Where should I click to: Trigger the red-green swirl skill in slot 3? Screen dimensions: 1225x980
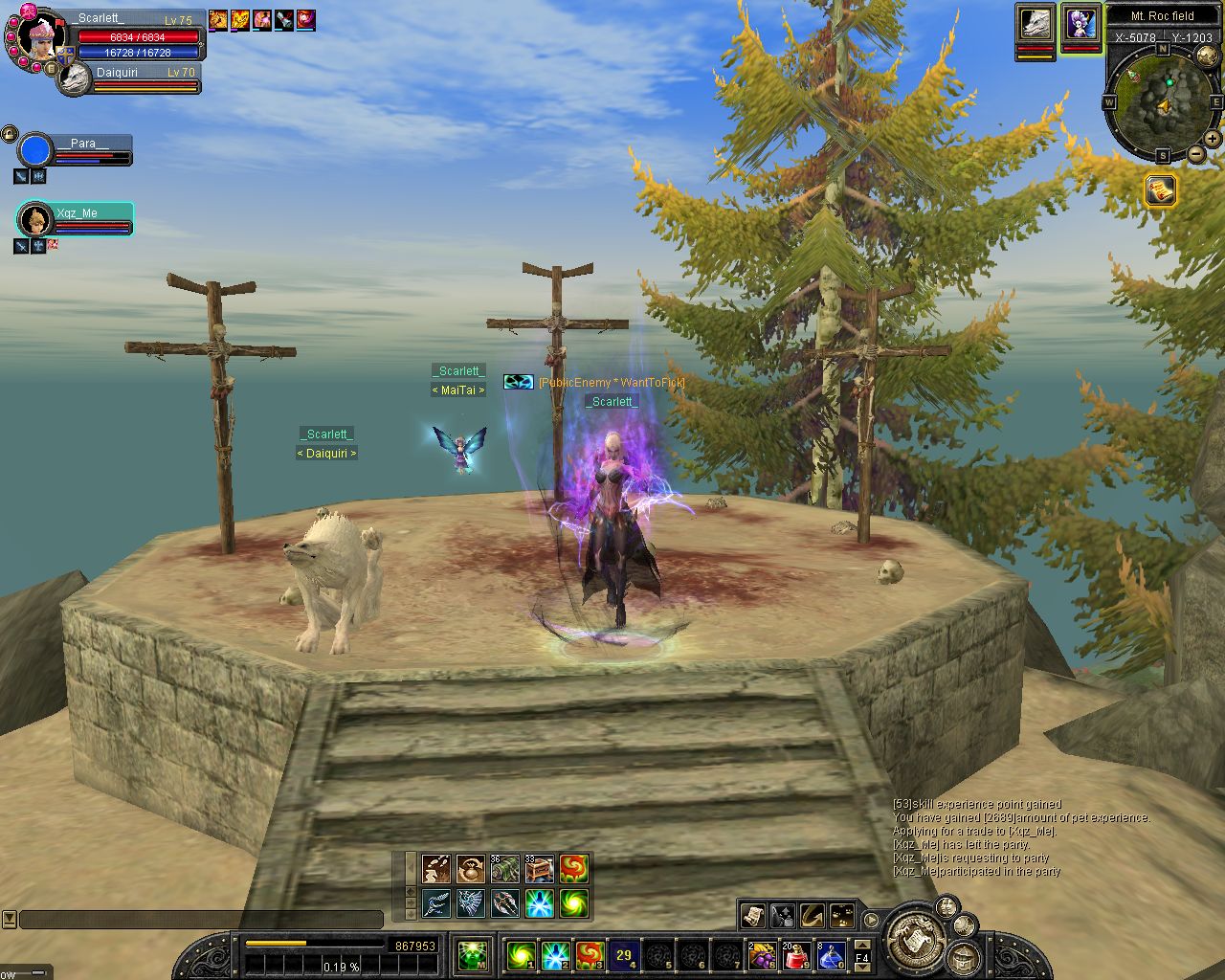coord(590,954)
